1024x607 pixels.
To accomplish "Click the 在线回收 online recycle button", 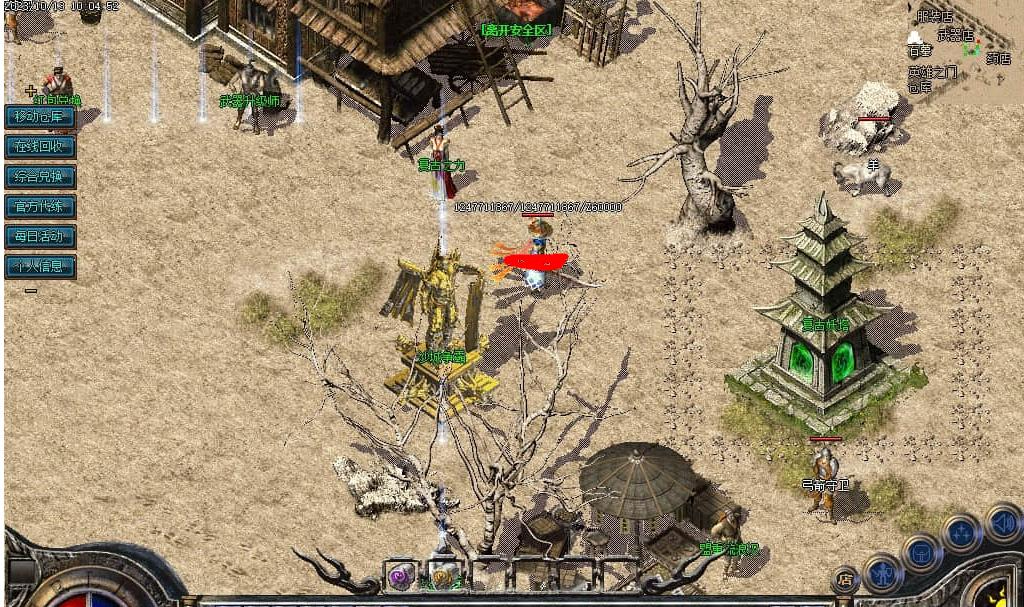I will pos(40,147).
